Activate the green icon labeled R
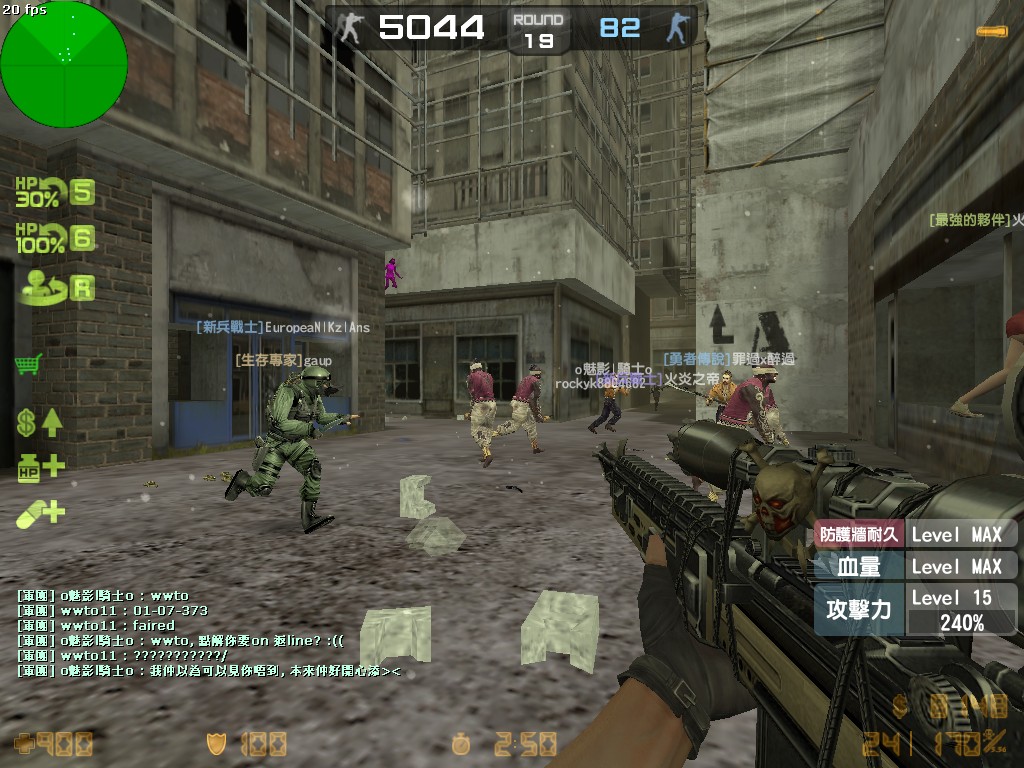The image size is (1024, 768). pos(54,288)
